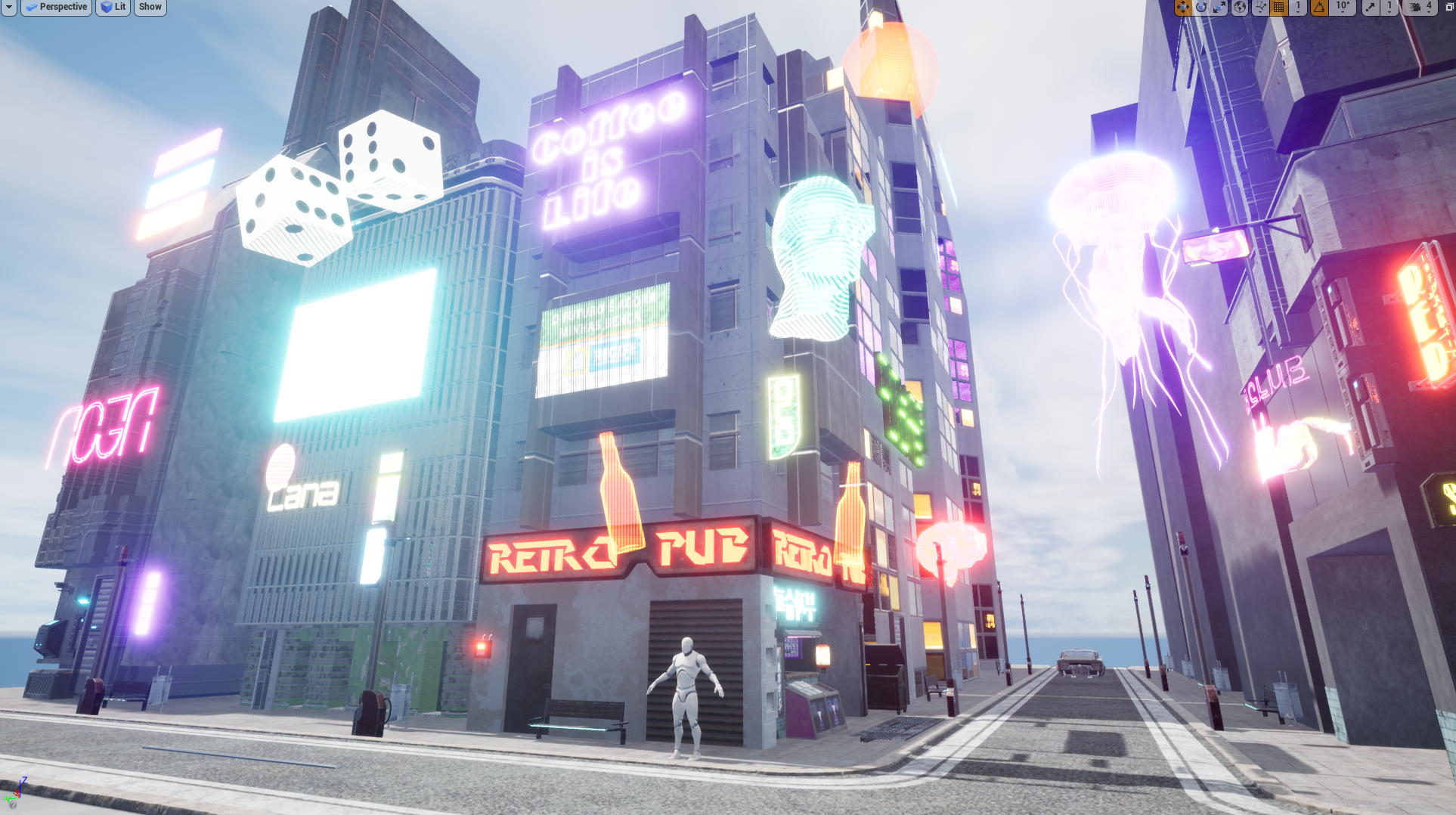Toggle the world/local coordinate globe
The image size is (1456, 815).
(x=1240, y=7)
